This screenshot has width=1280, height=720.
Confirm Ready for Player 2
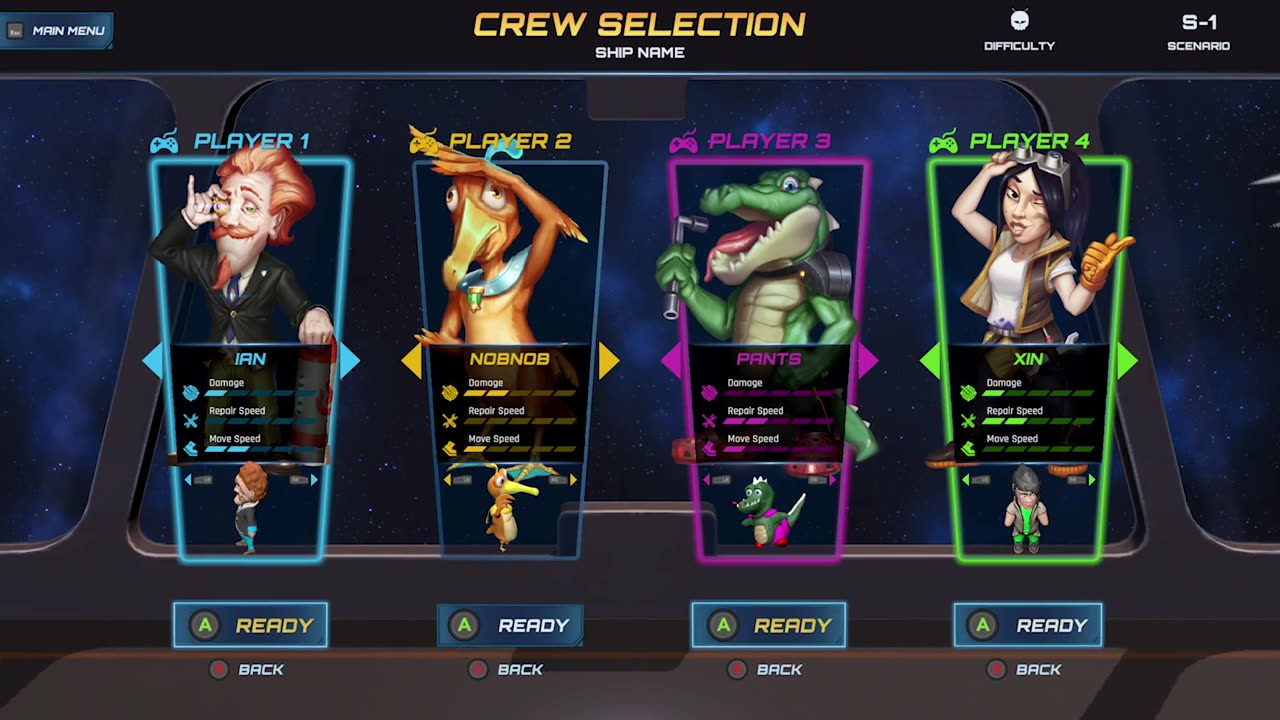pos(510,625)
